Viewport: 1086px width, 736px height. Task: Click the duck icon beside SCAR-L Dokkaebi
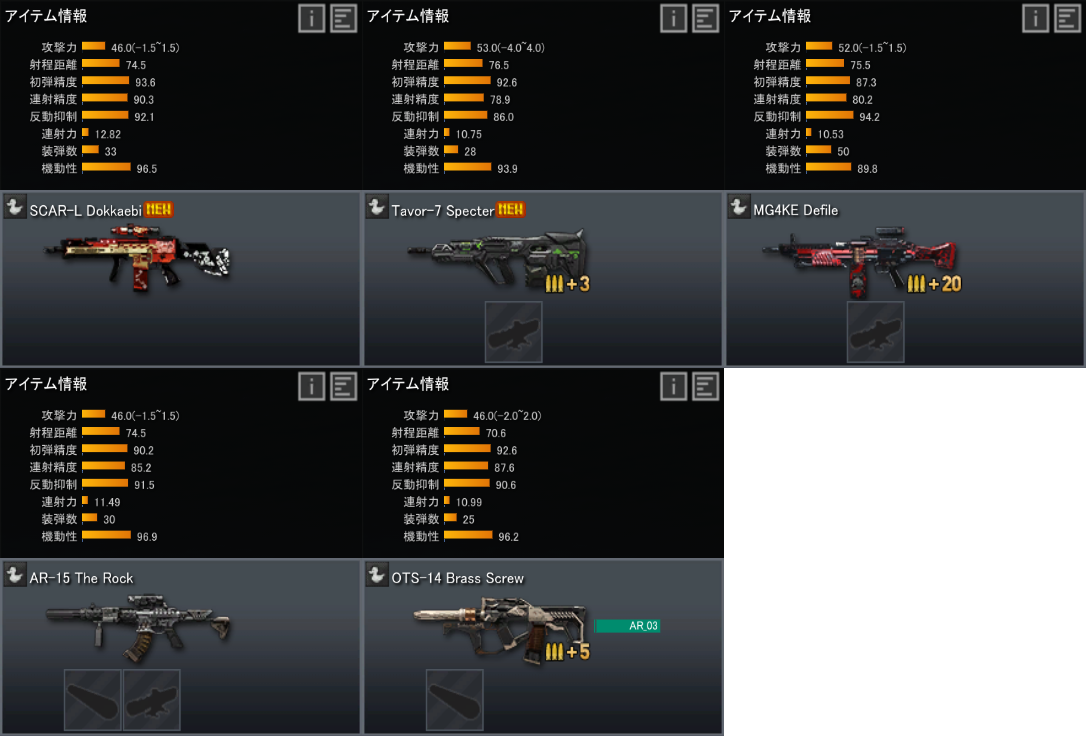(x=15, y=208)
